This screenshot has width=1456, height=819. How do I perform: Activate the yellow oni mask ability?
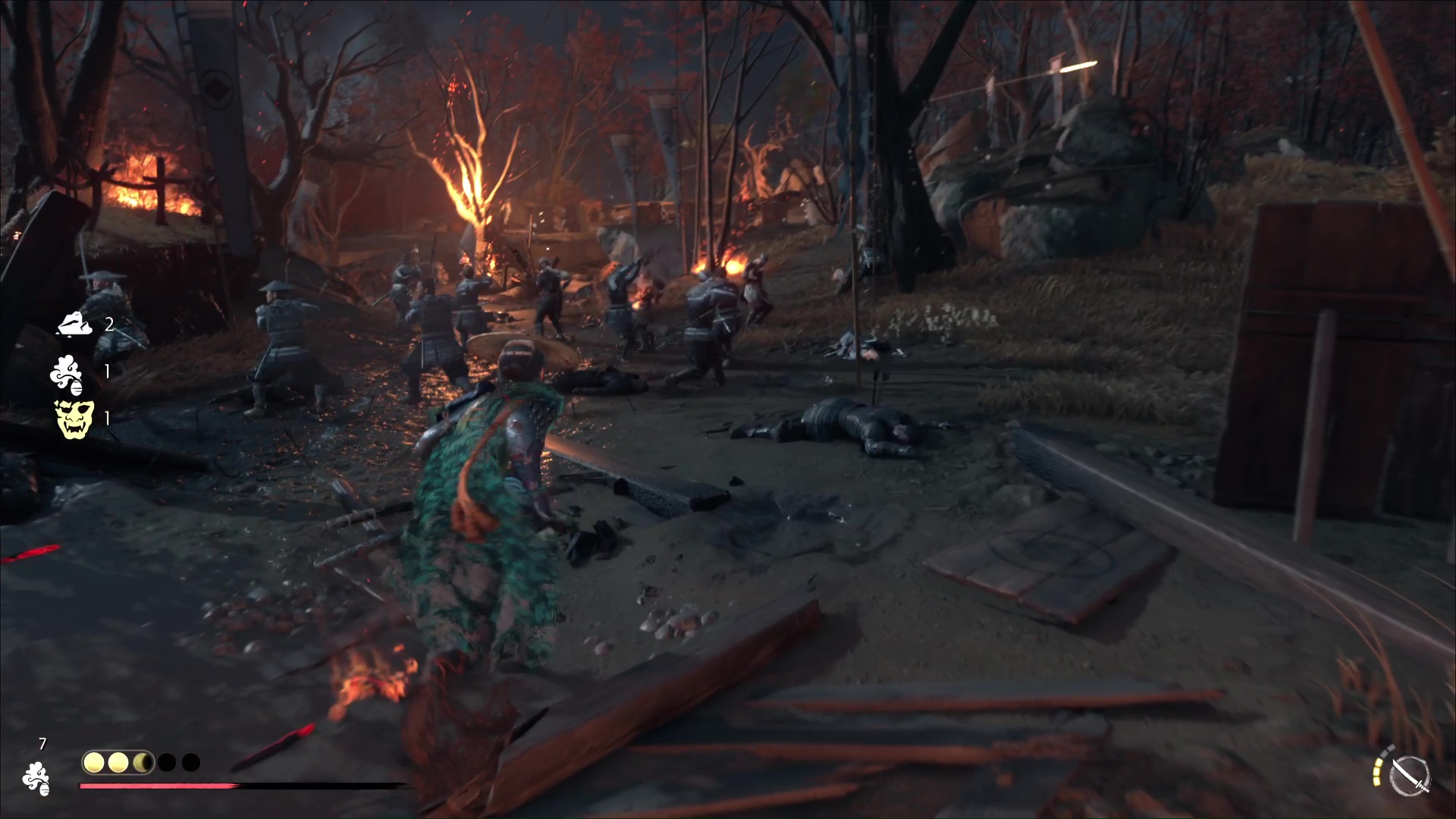tap(74, 419)
